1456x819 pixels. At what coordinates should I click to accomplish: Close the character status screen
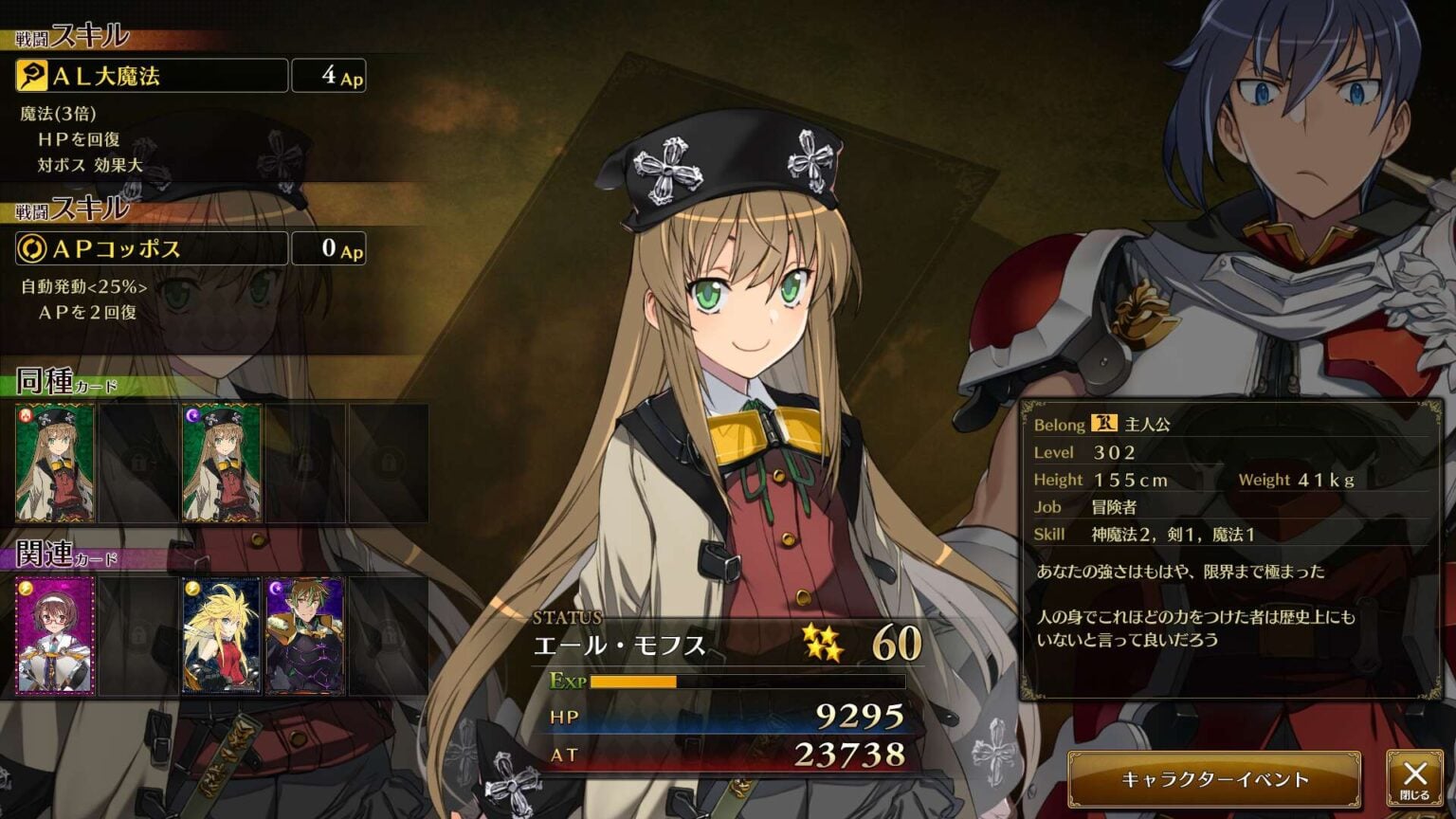pos(1414,779)
